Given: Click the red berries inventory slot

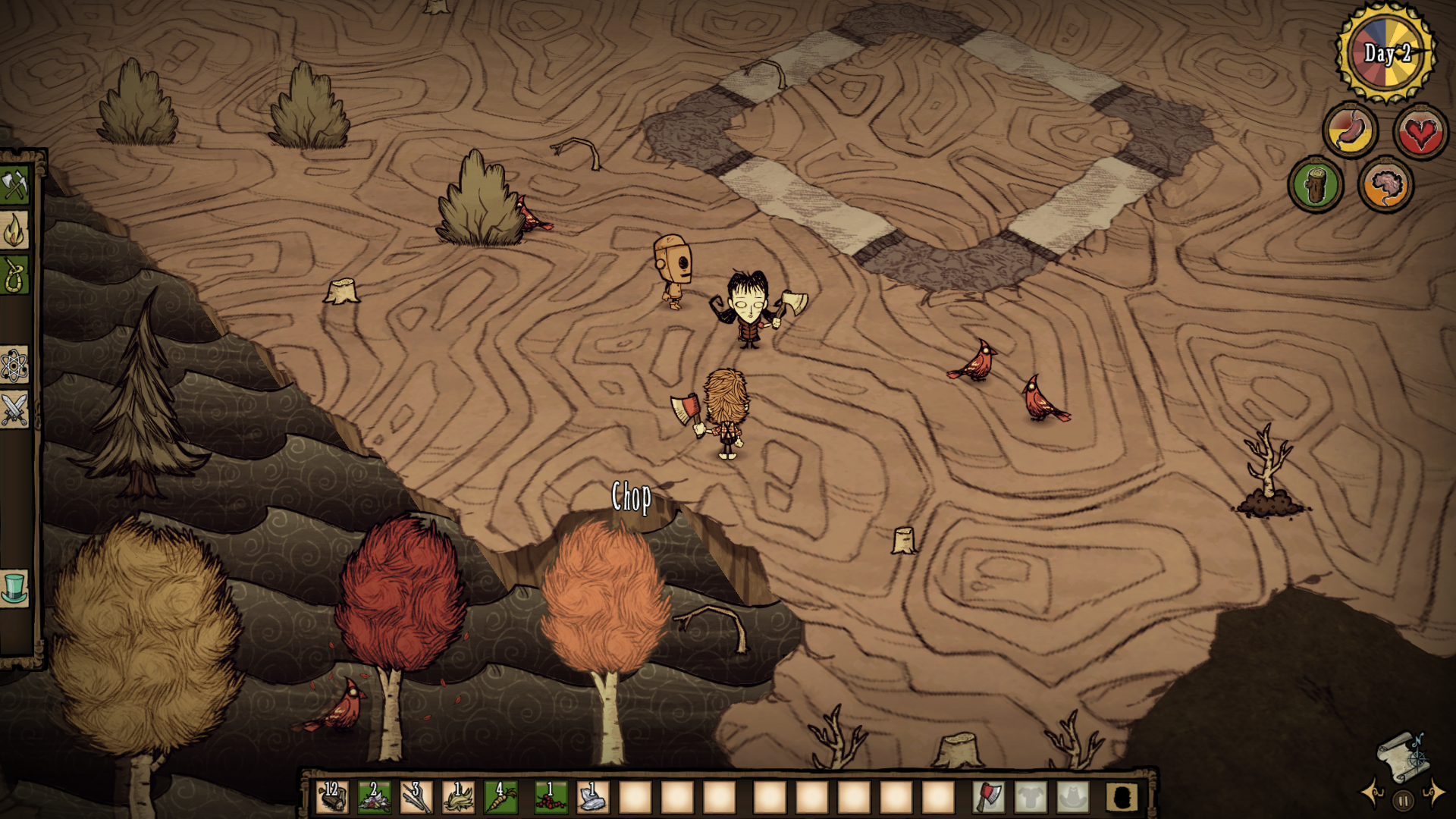Looking at the screenshot, I should pos(551,797).
